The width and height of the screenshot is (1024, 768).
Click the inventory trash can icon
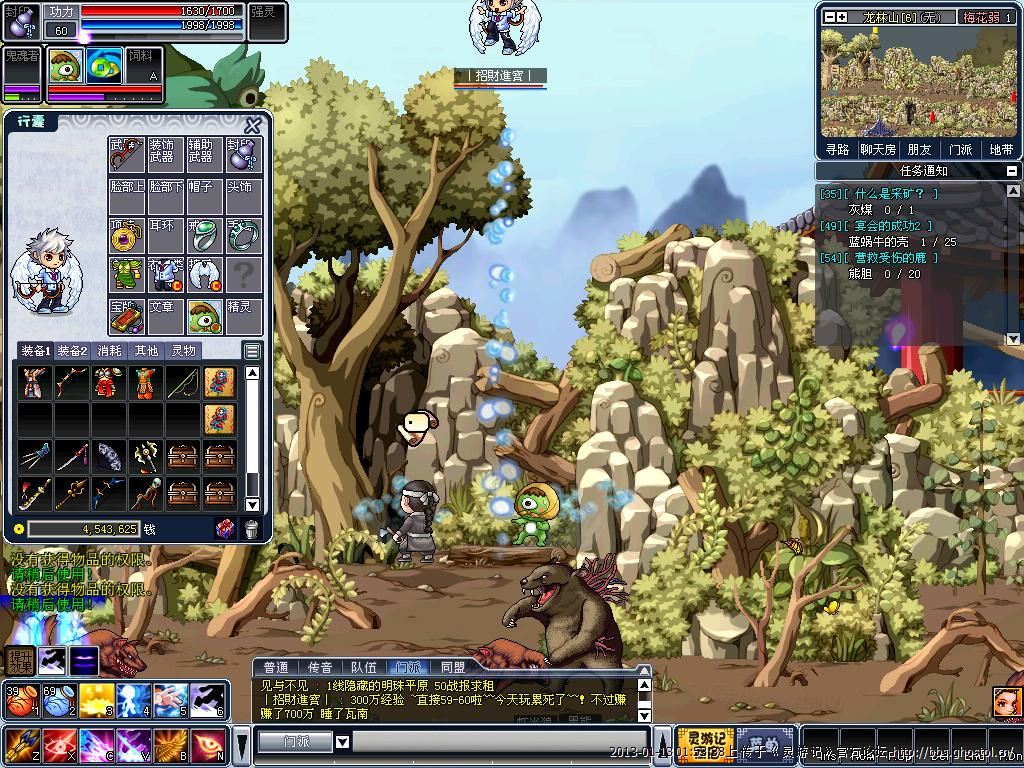pyautogui.click(x=251, y=529)
